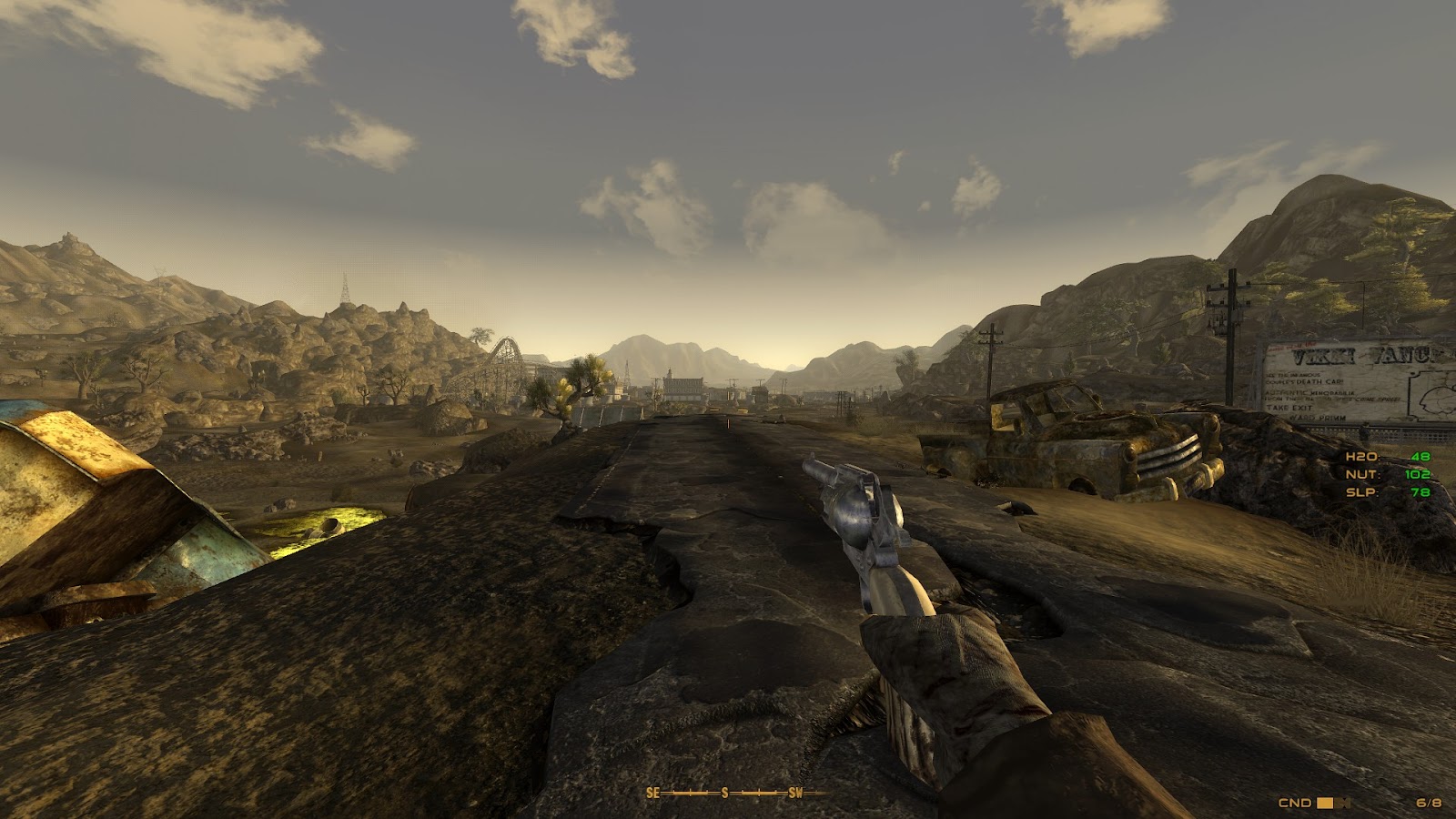The height and width of the screenshot is (819, 1456).
Task: Click the green 48 H2O value
Action: tap(1421, 455)
